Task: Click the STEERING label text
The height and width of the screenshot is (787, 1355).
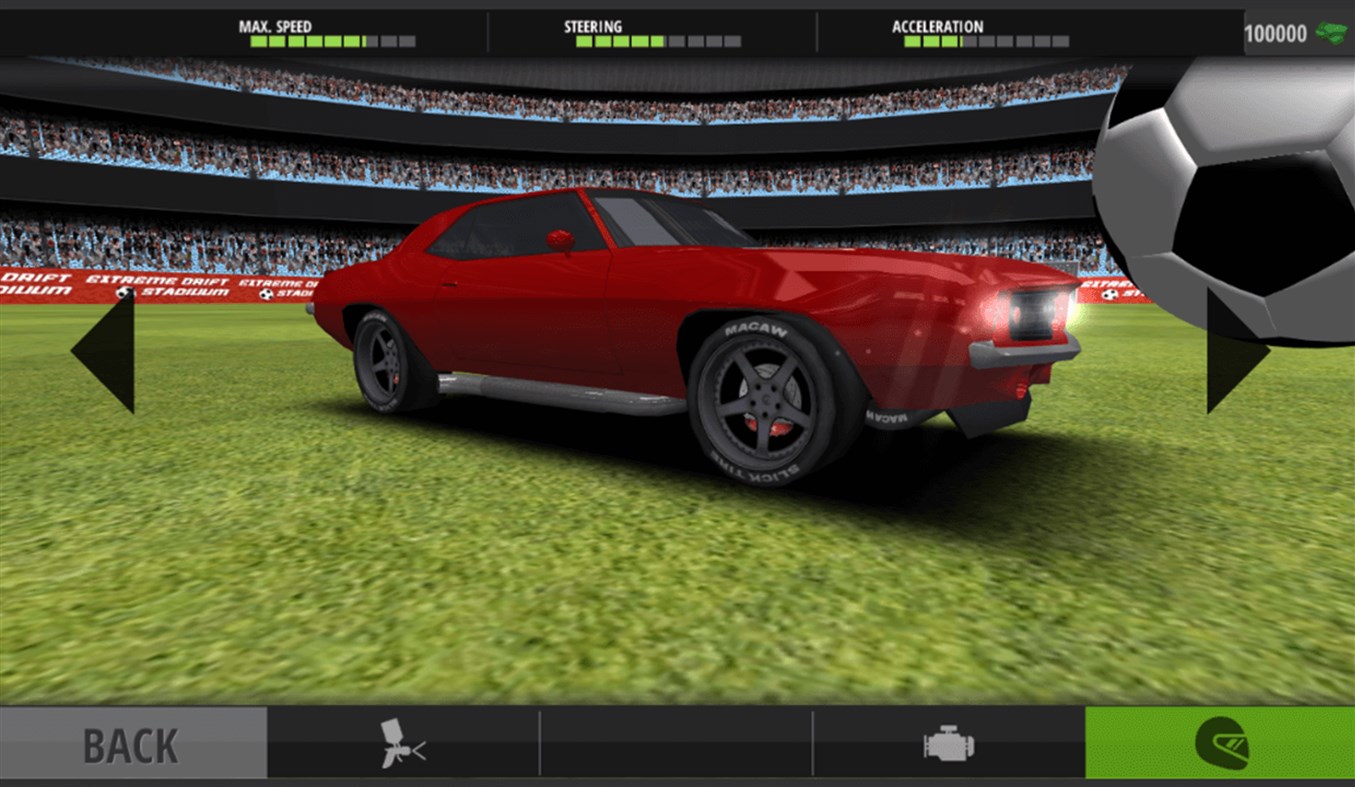Action: [591, 26]
